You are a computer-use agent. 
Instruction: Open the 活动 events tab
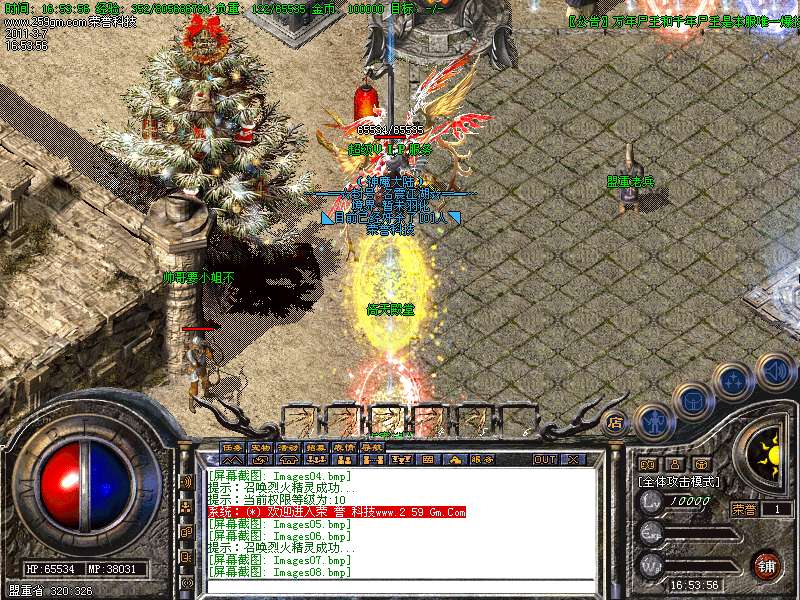coord(287,447)
